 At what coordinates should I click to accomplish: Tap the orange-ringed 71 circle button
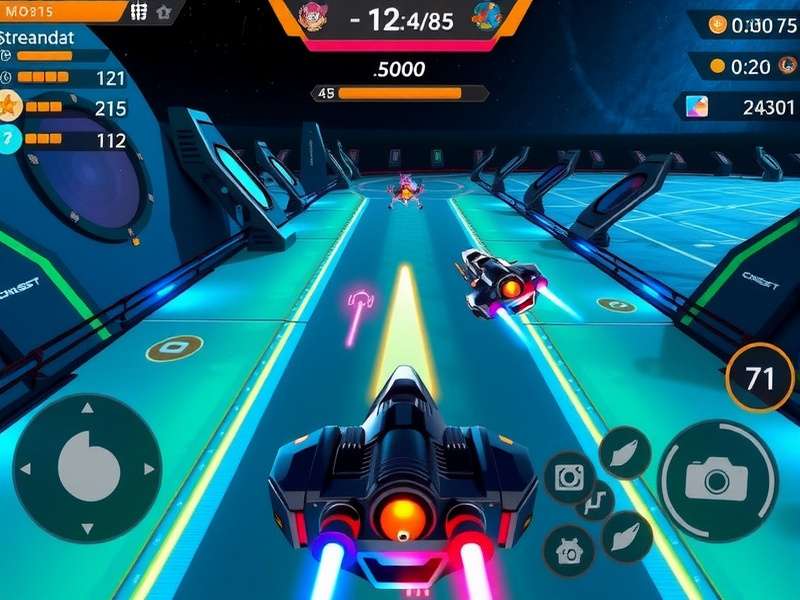point(761,379)
